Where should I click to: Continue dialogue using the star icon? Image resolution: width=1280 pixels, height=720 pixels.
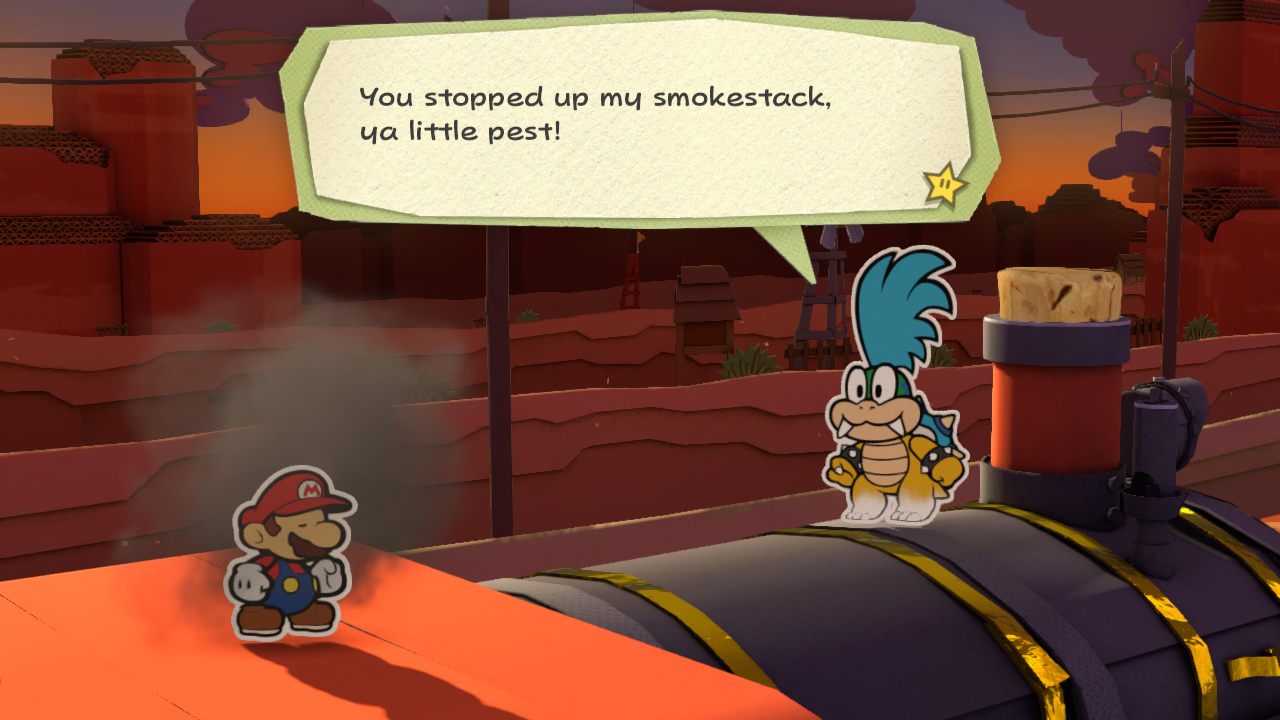pyautogui.click(x=944, y=184)
